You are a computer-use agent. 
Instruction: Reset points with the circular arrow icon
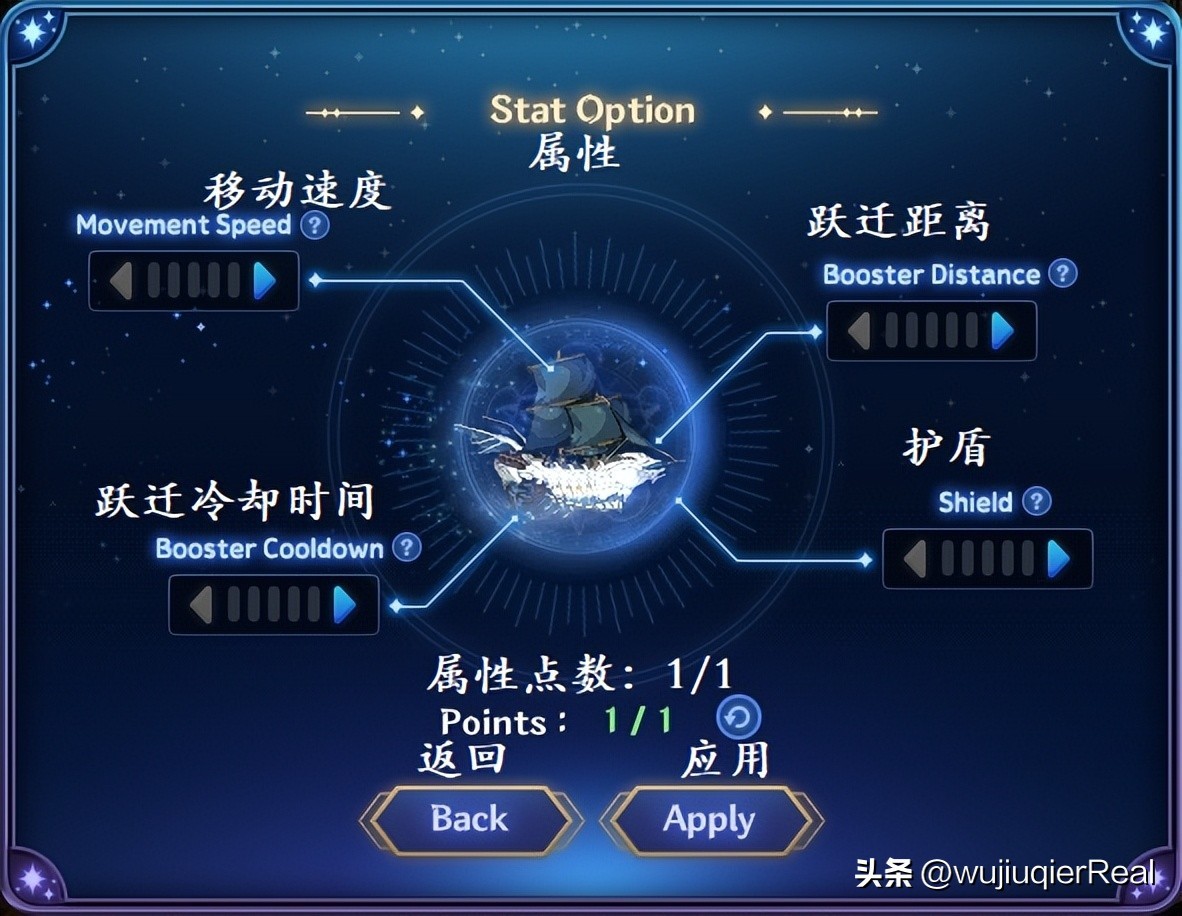point(739,717)
